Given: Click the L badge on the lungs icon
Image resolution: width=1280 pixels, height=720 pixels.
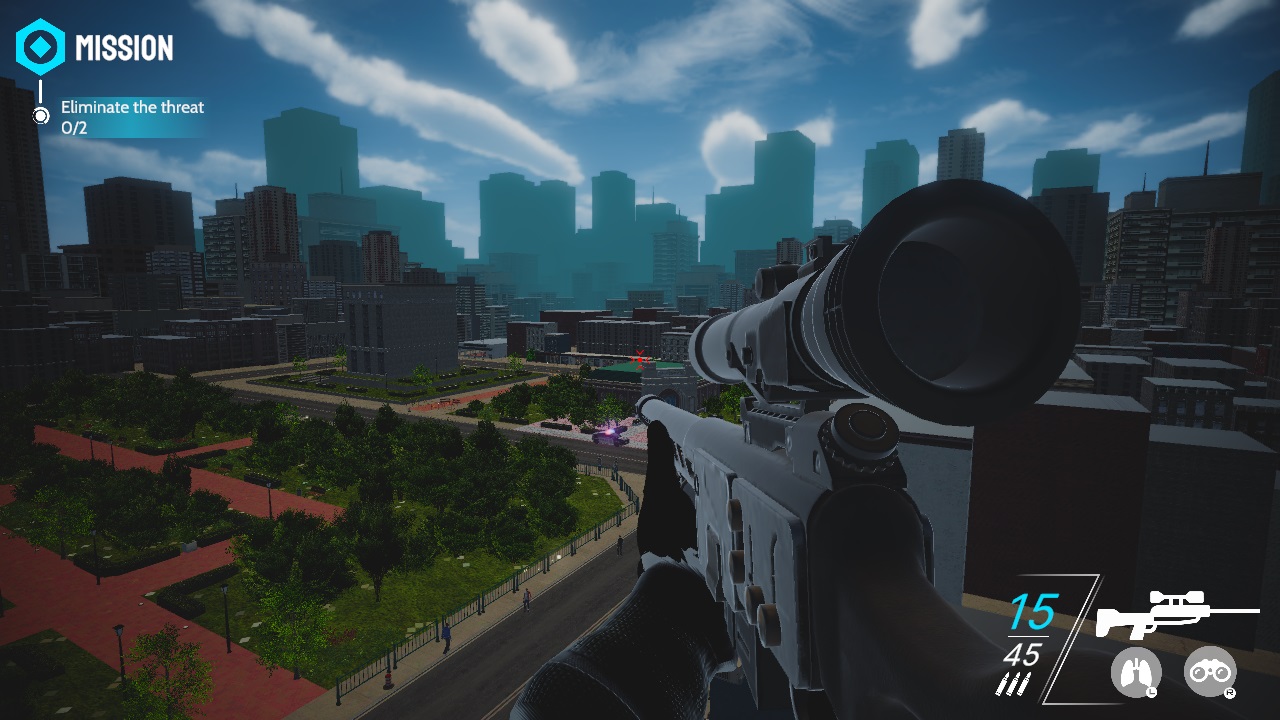Looking at the screenshot, I should (x=1152, y=691).
